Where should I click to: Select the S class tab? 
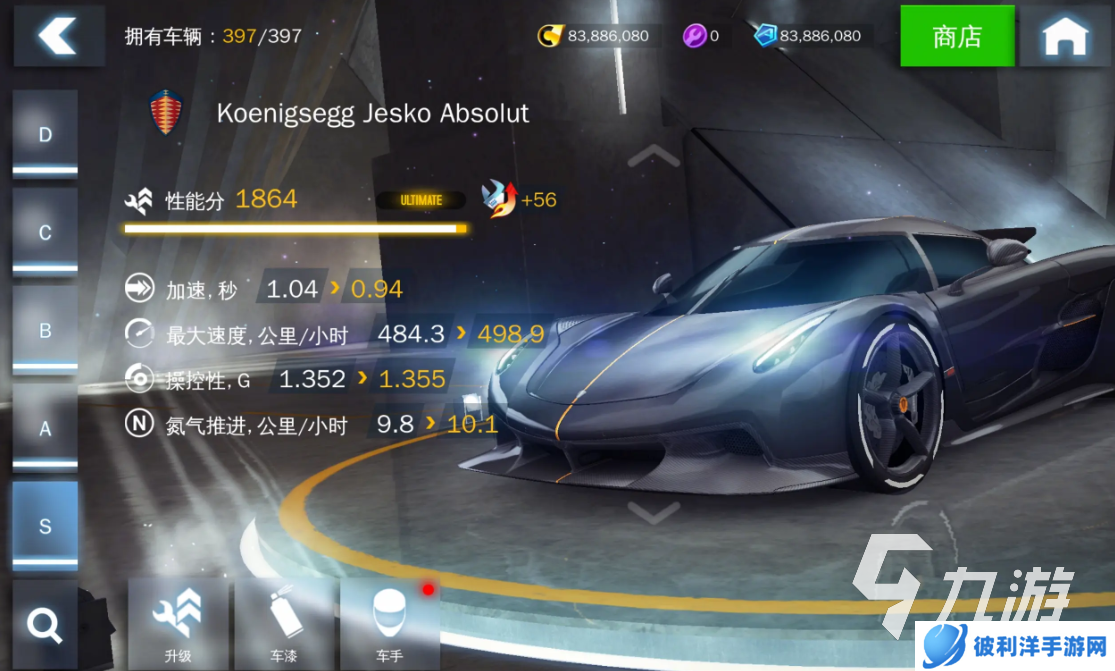45,526
